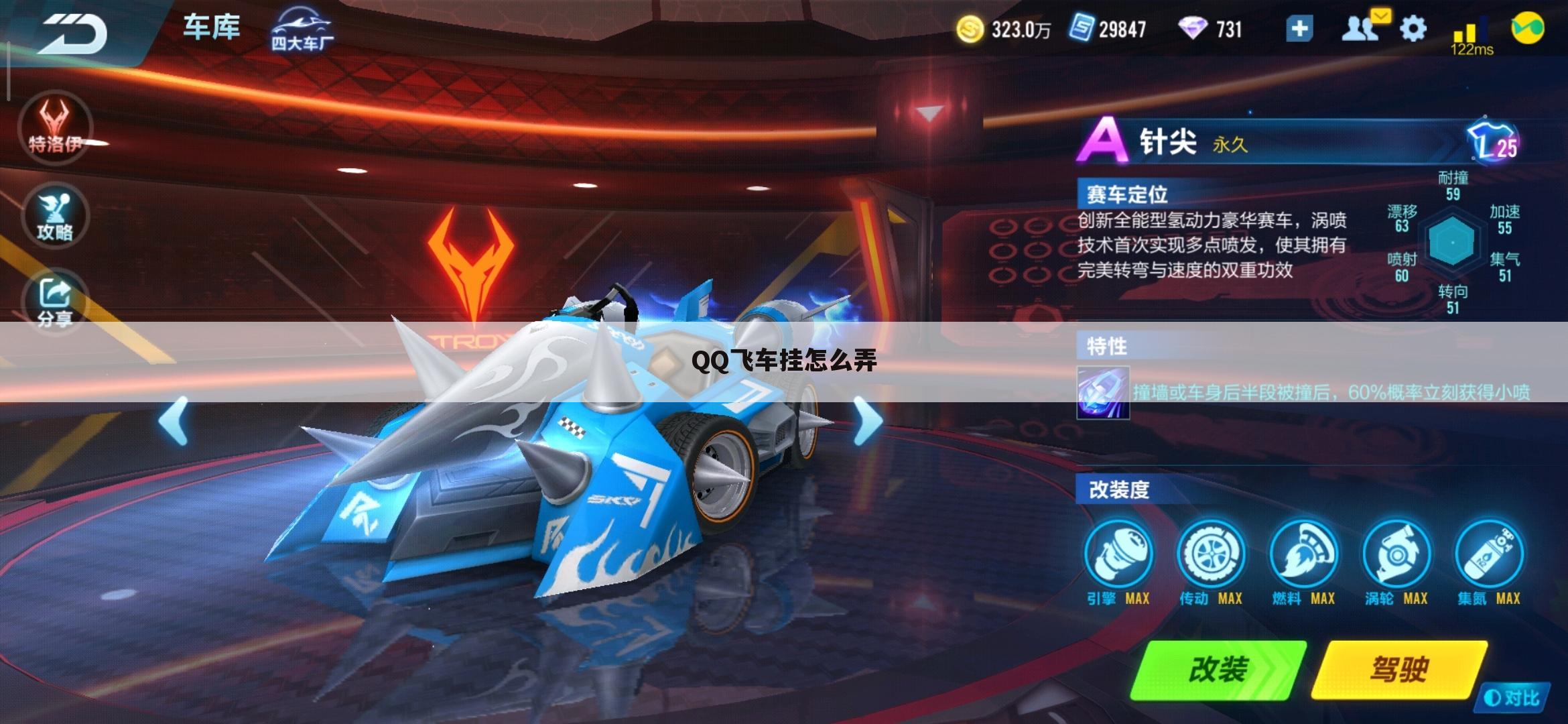Click the blue plus add-currency button
1568x724 pixels.
[x=1299, y=29]
